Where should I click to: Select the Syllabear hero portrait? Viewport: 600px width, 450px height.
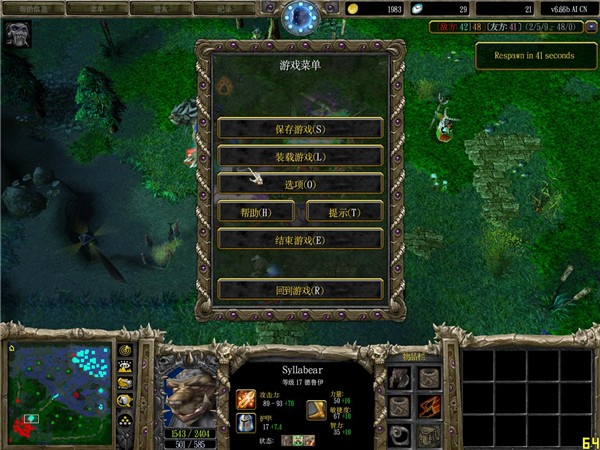point(189,390)
